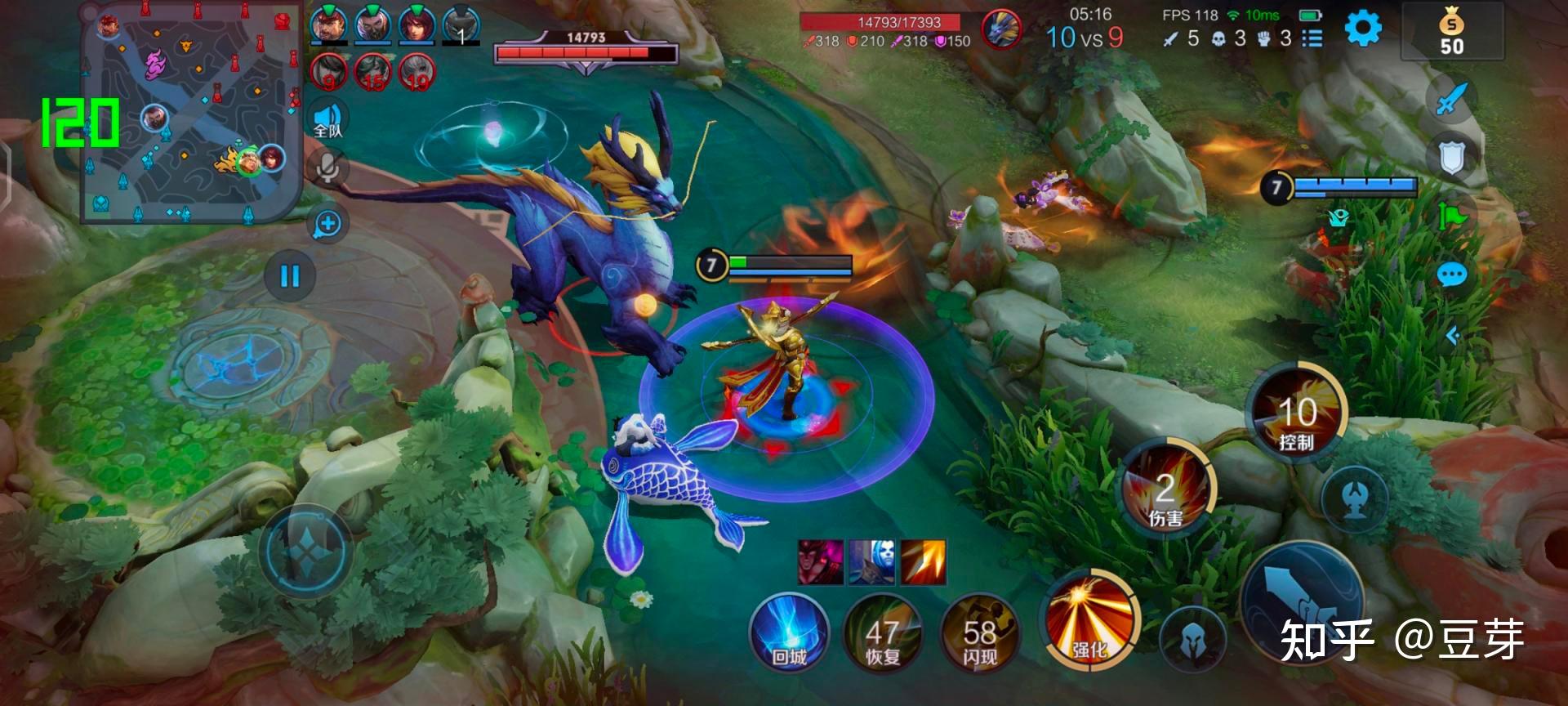Toggle the 全队 team voice speaker
The width and height of the screenshot is (1568, 706).
328,120
